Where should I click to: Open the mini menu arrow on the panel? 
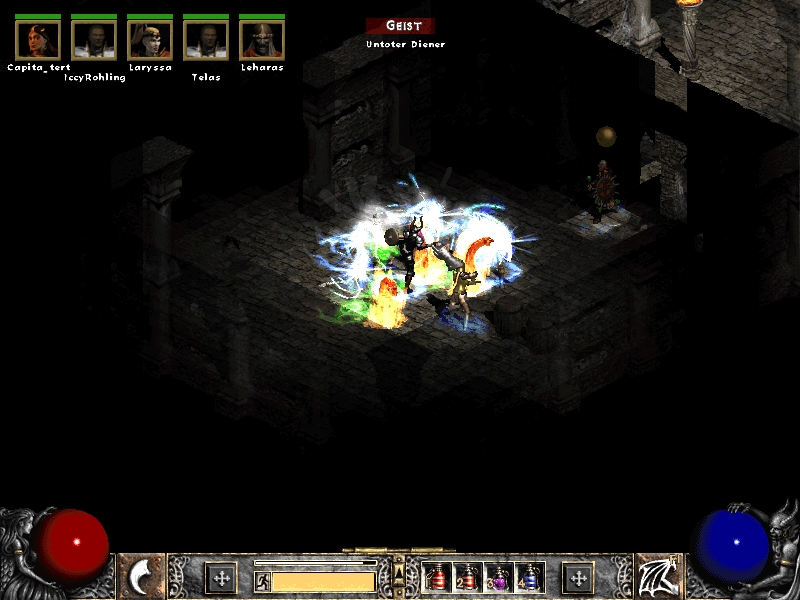pos(399,573)
